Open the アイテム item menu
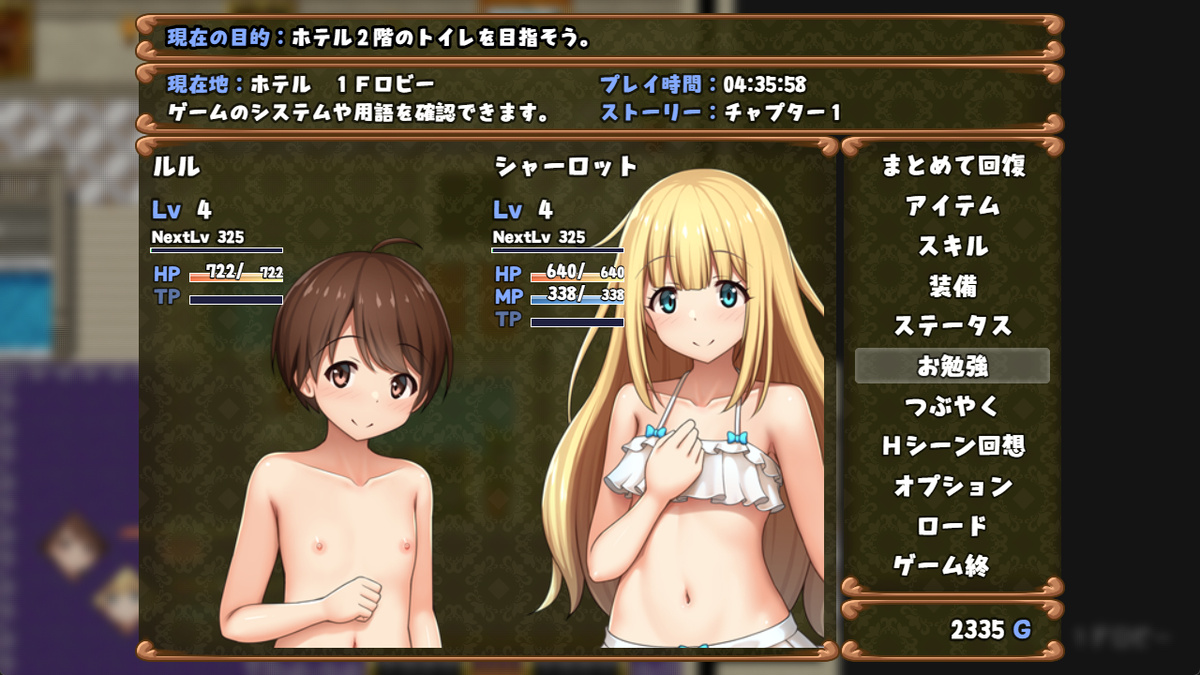This screenshot has height=675, width=1200. point(952,206)
